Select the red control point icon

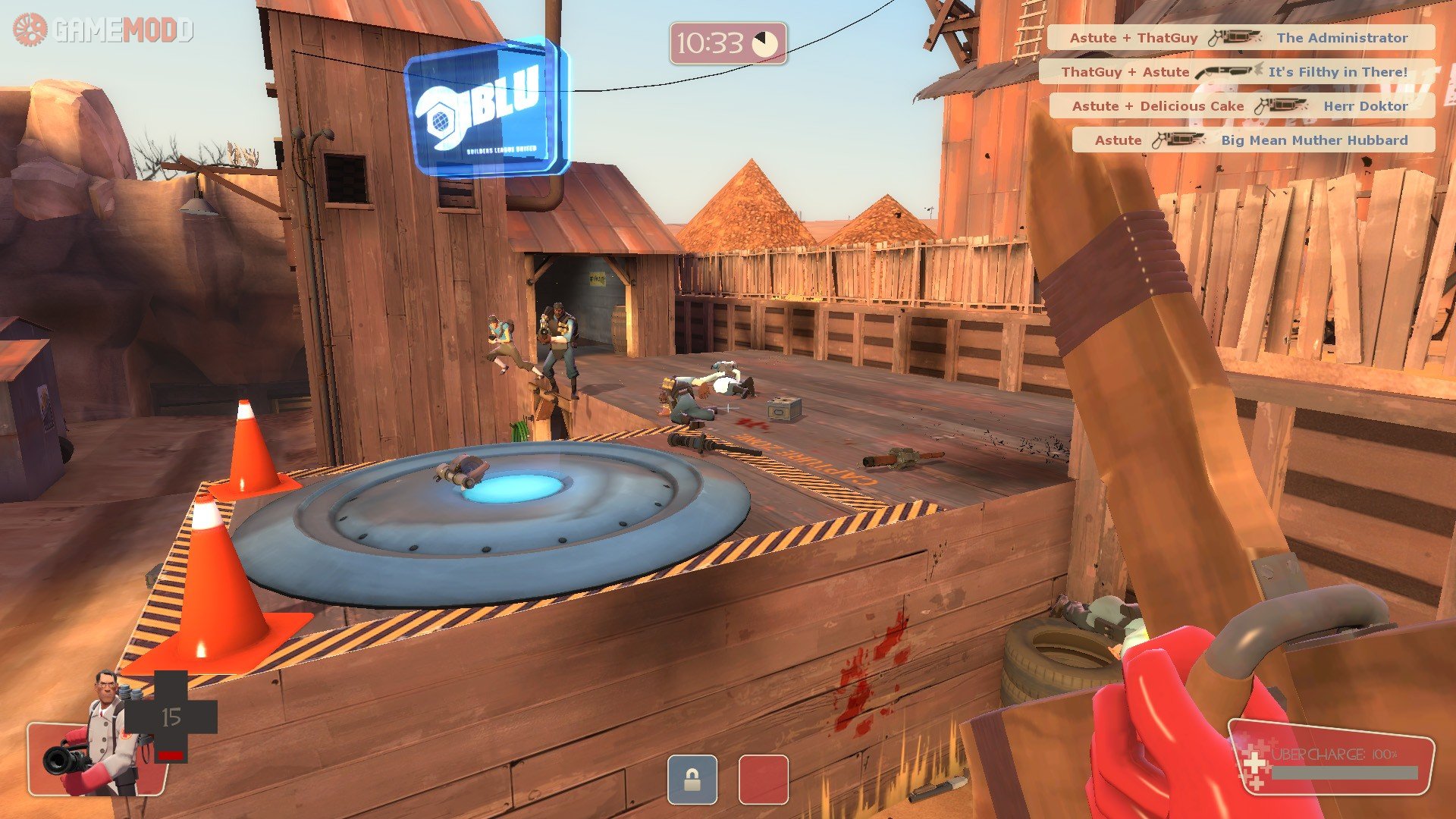[763, 779]
